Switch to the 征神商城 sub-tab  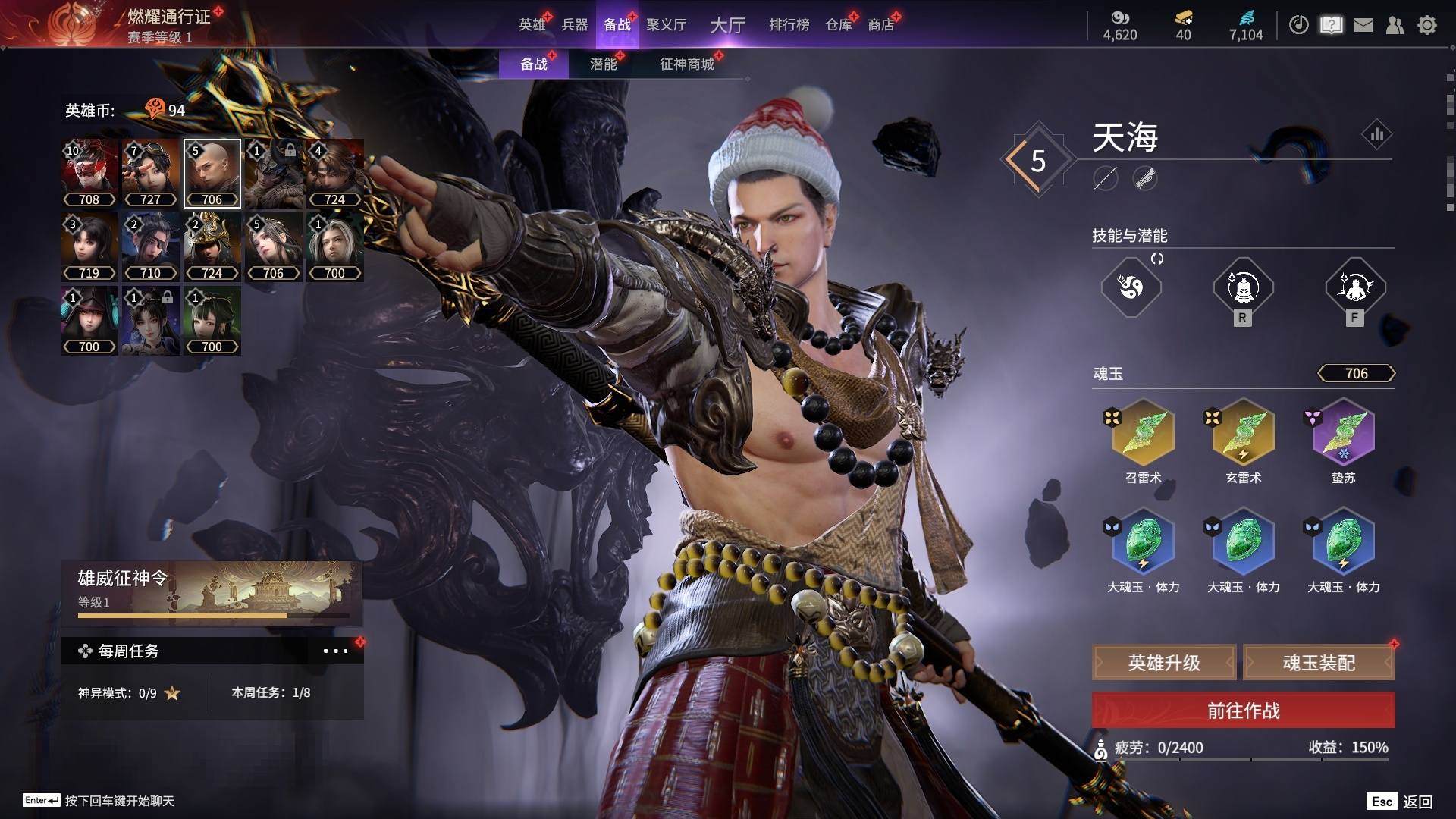(686, 64)
